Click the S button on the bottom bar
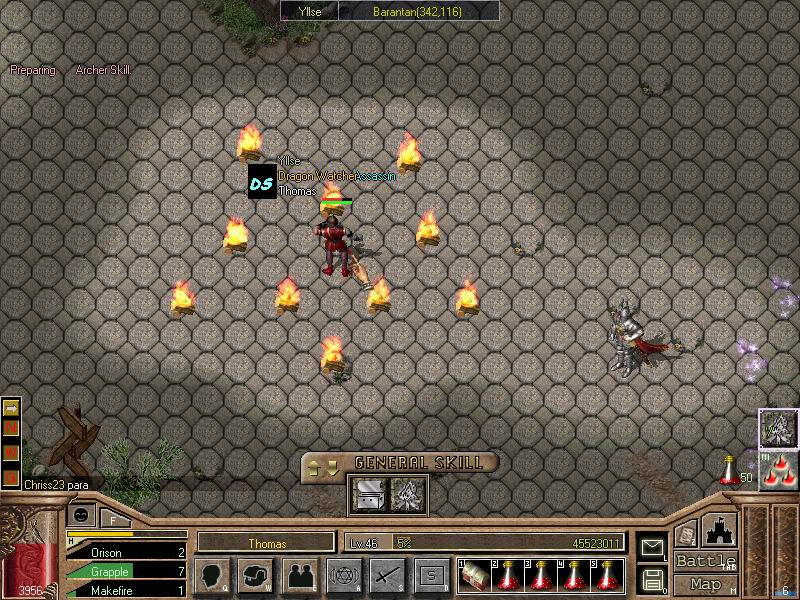Viewport: 800px width, 600px height. (x=431, y=576)
